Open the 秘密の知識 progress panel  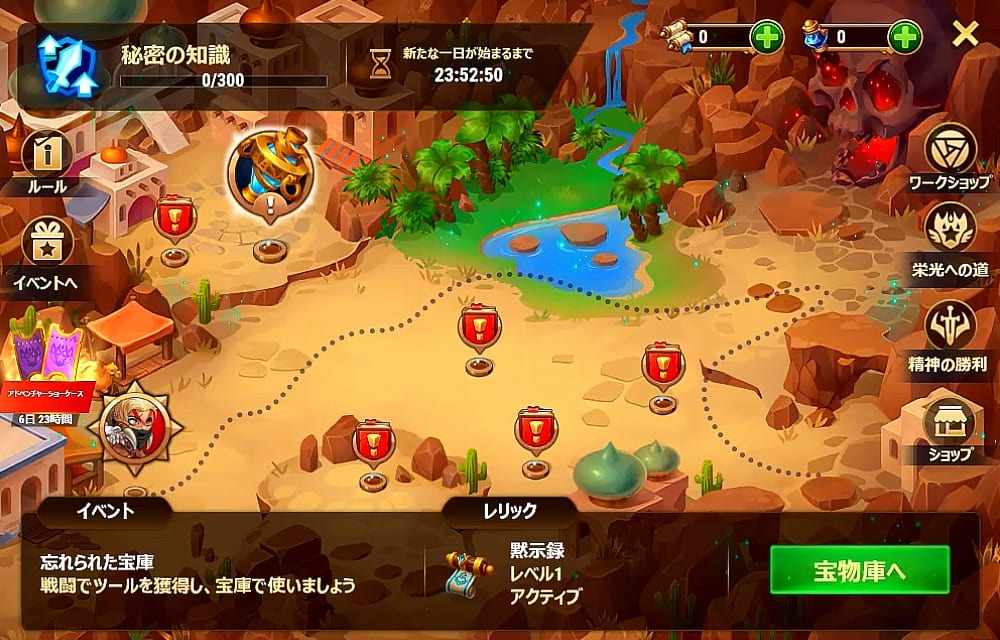[180, 65]
